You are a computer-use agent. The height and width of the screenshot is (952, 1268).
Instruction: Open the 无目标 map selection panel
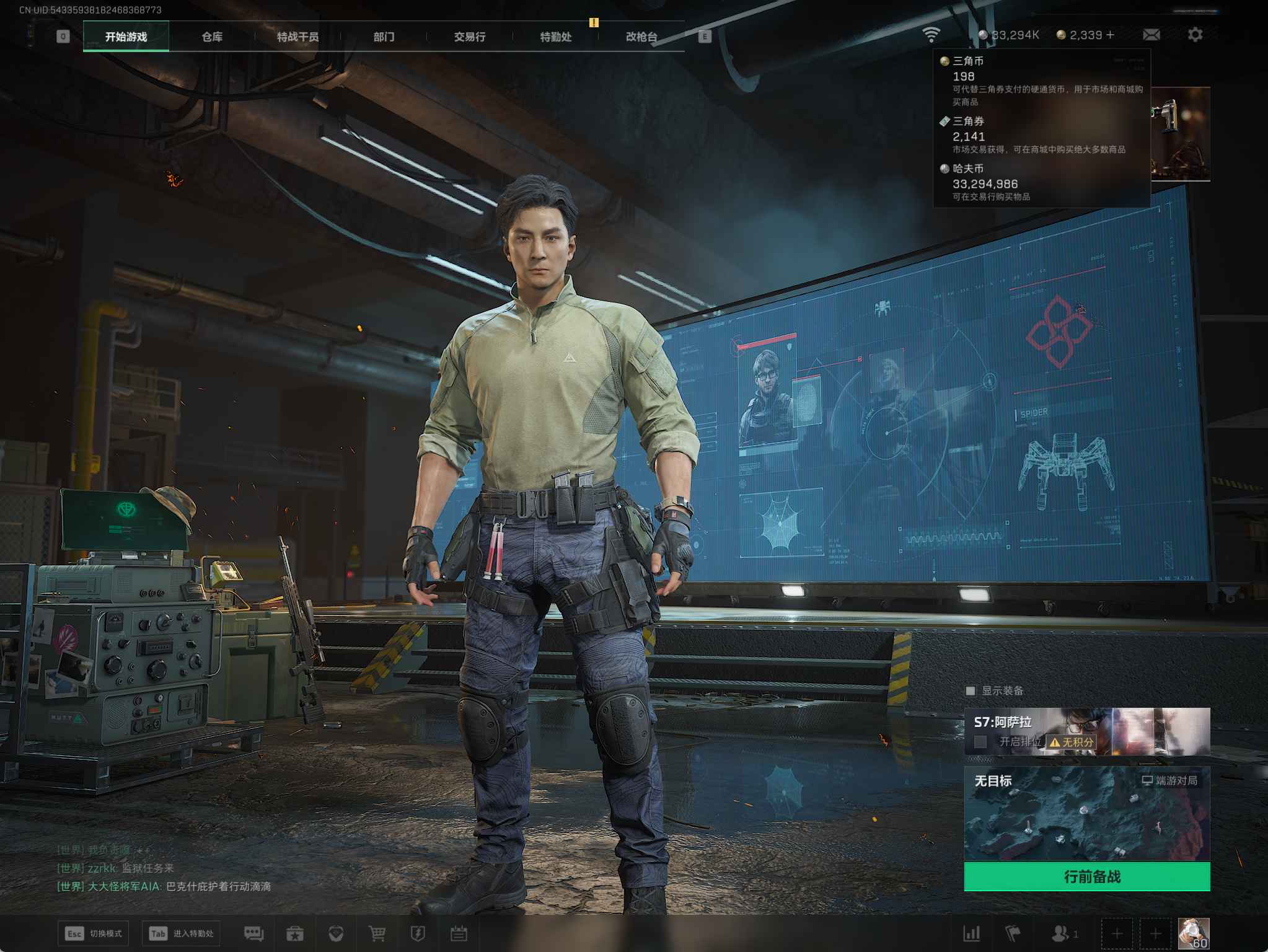(x=1086, y=813)
